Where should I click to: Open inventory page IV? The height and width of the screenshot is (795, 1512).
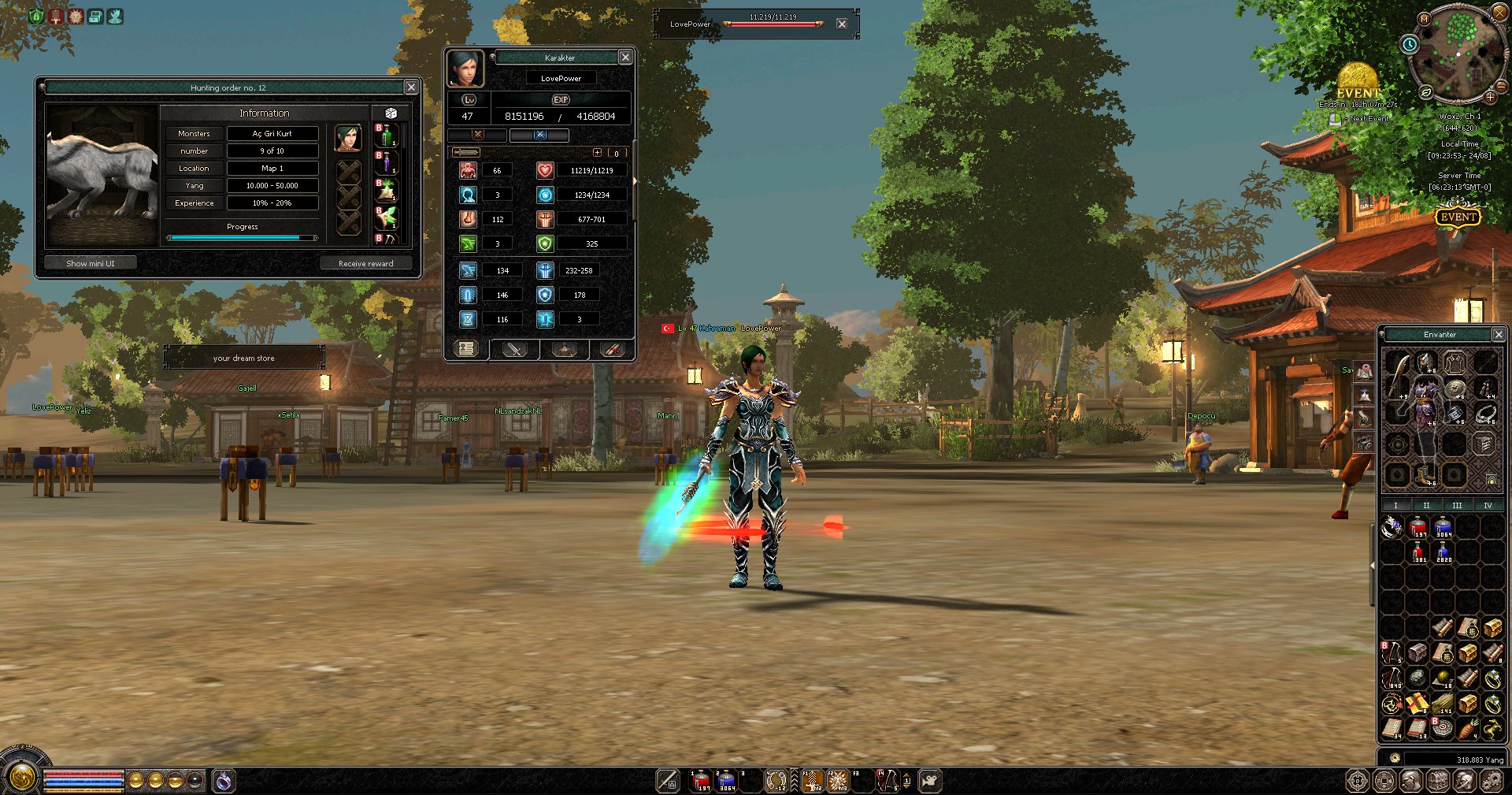[1487, 505]
